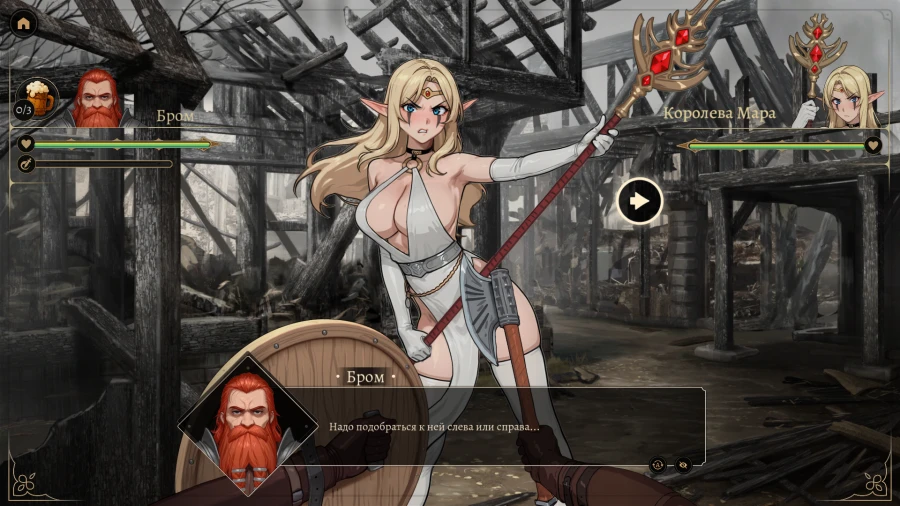900x506 pixels.
Task: Advance with the round arrow button
Action: [640, 201]
